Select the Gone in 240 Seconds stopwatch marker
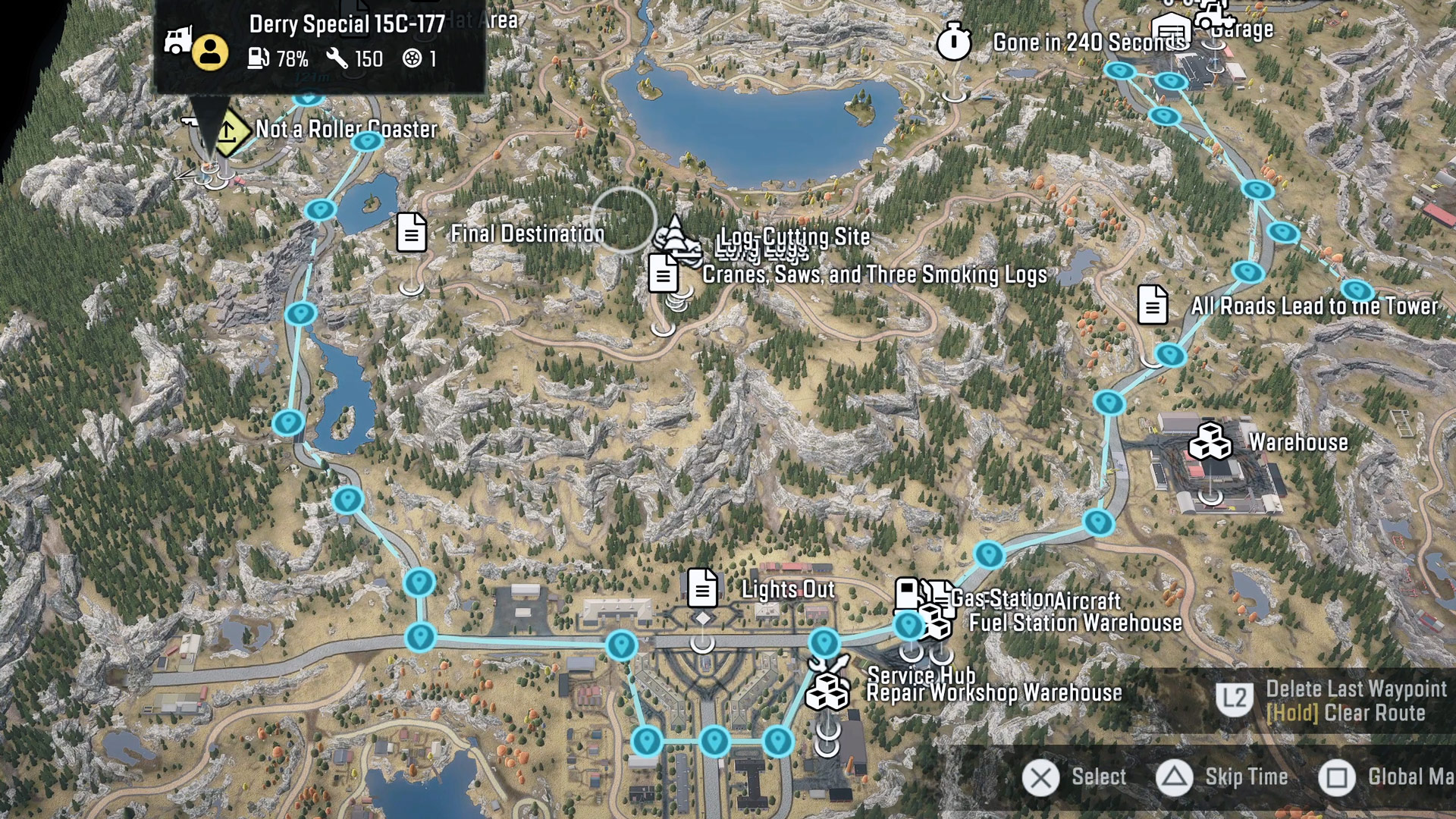Image resolution: width=1456 pixels, height=819 pixels. click(x=953, y=41)
